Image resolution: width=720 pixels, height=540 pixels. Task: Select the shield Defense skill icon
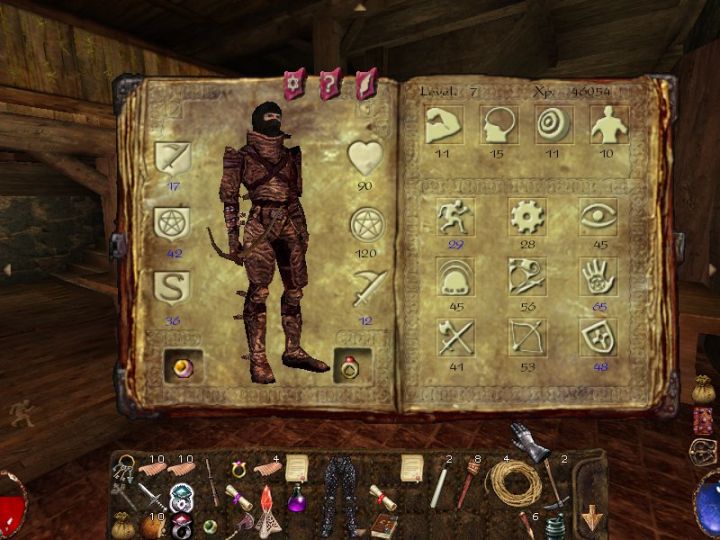point(598,337)
